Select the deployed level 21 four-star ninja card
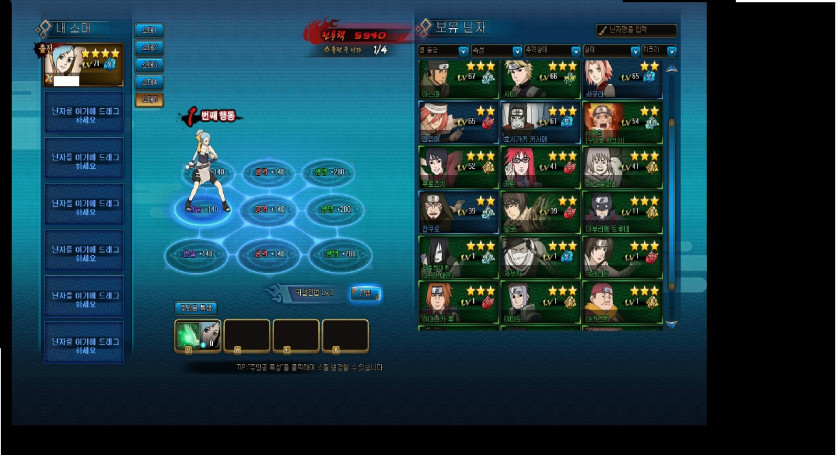840x455 pixels. [84, 66]
